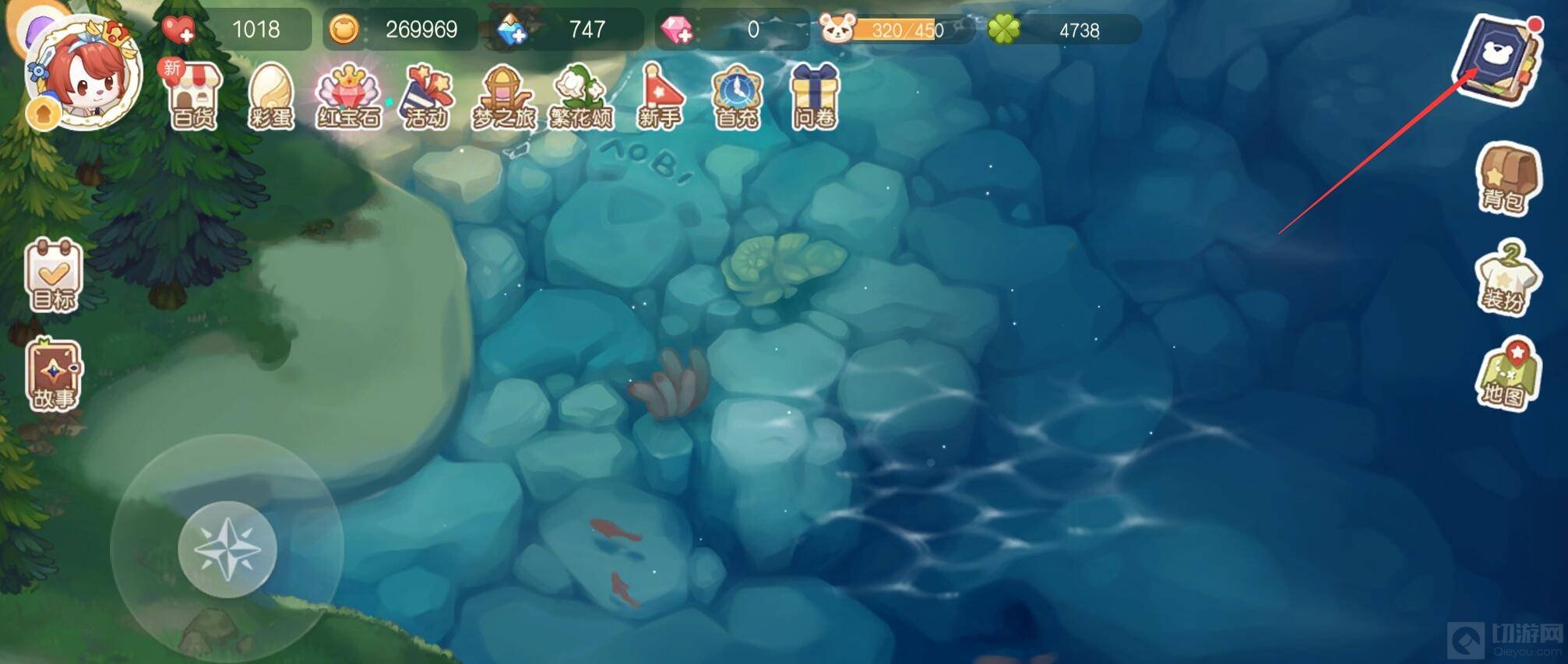1568x664 pixels.
Task: Open the 红宝石 ruby shop
Action: (348, 97)
